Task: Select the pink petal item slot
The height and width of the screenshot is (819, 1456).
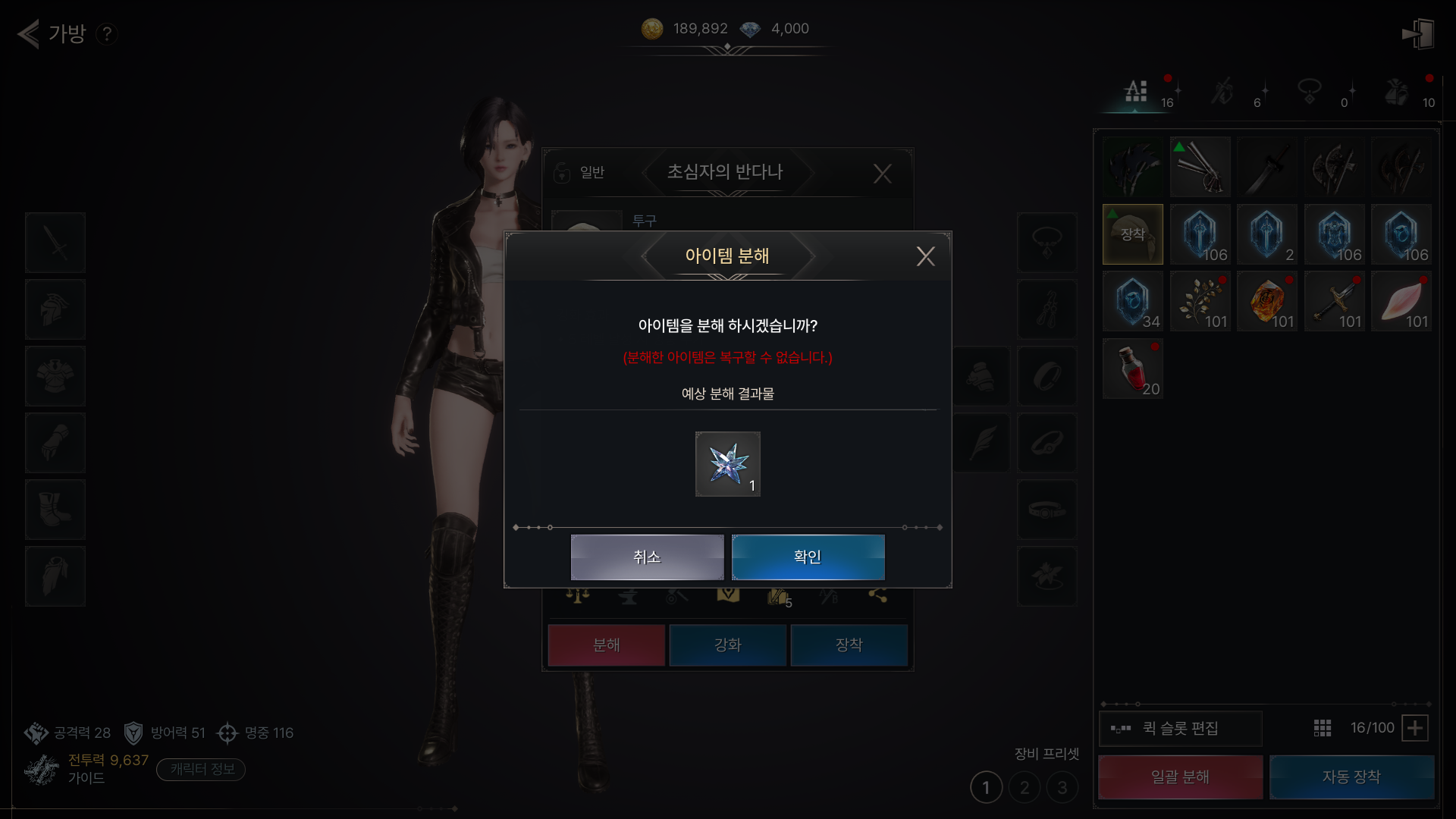Action: click(1401, 302)
